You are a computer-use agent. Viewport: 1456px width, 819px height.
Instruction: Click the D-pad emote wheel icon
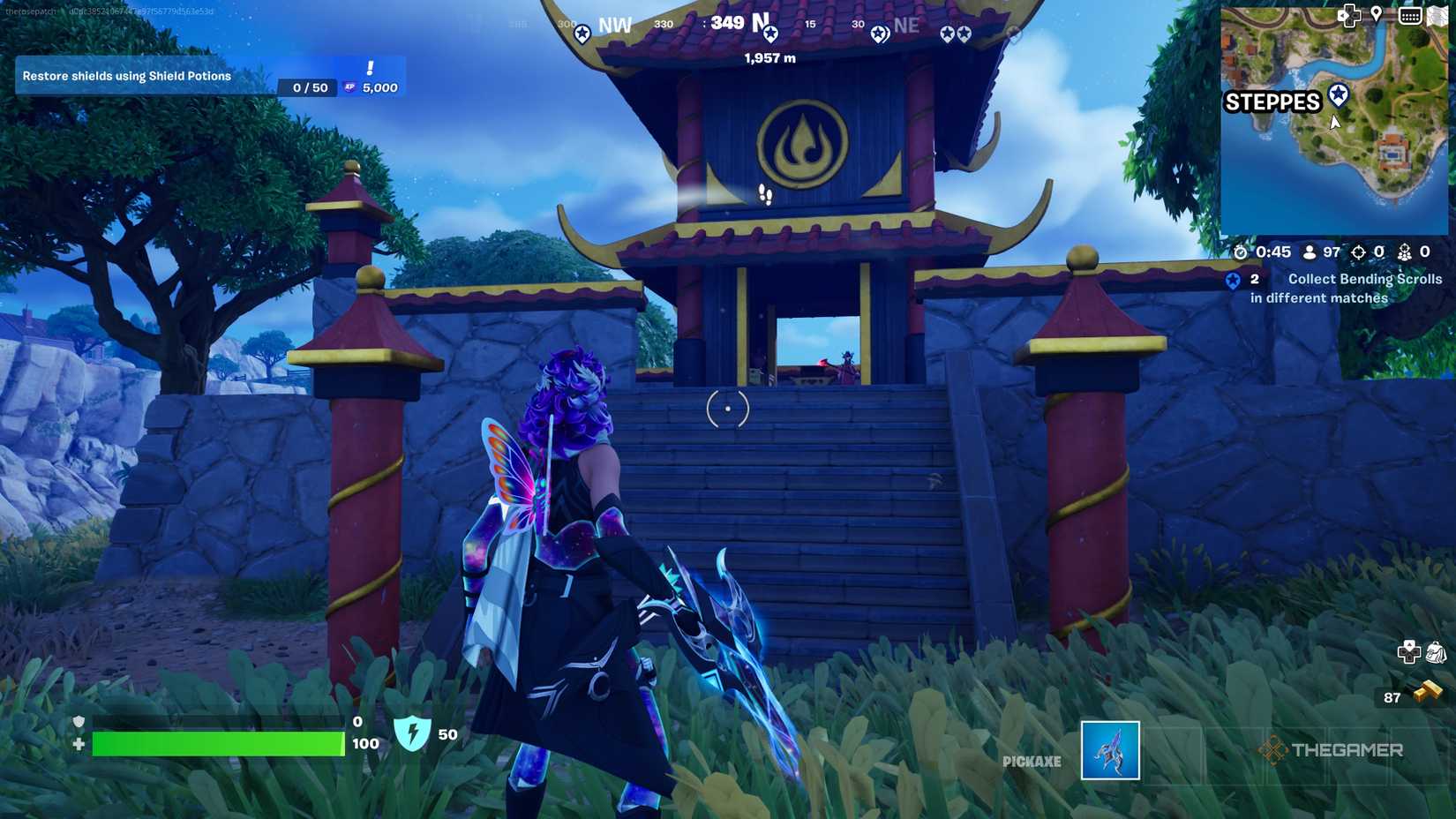(1409, 652)
